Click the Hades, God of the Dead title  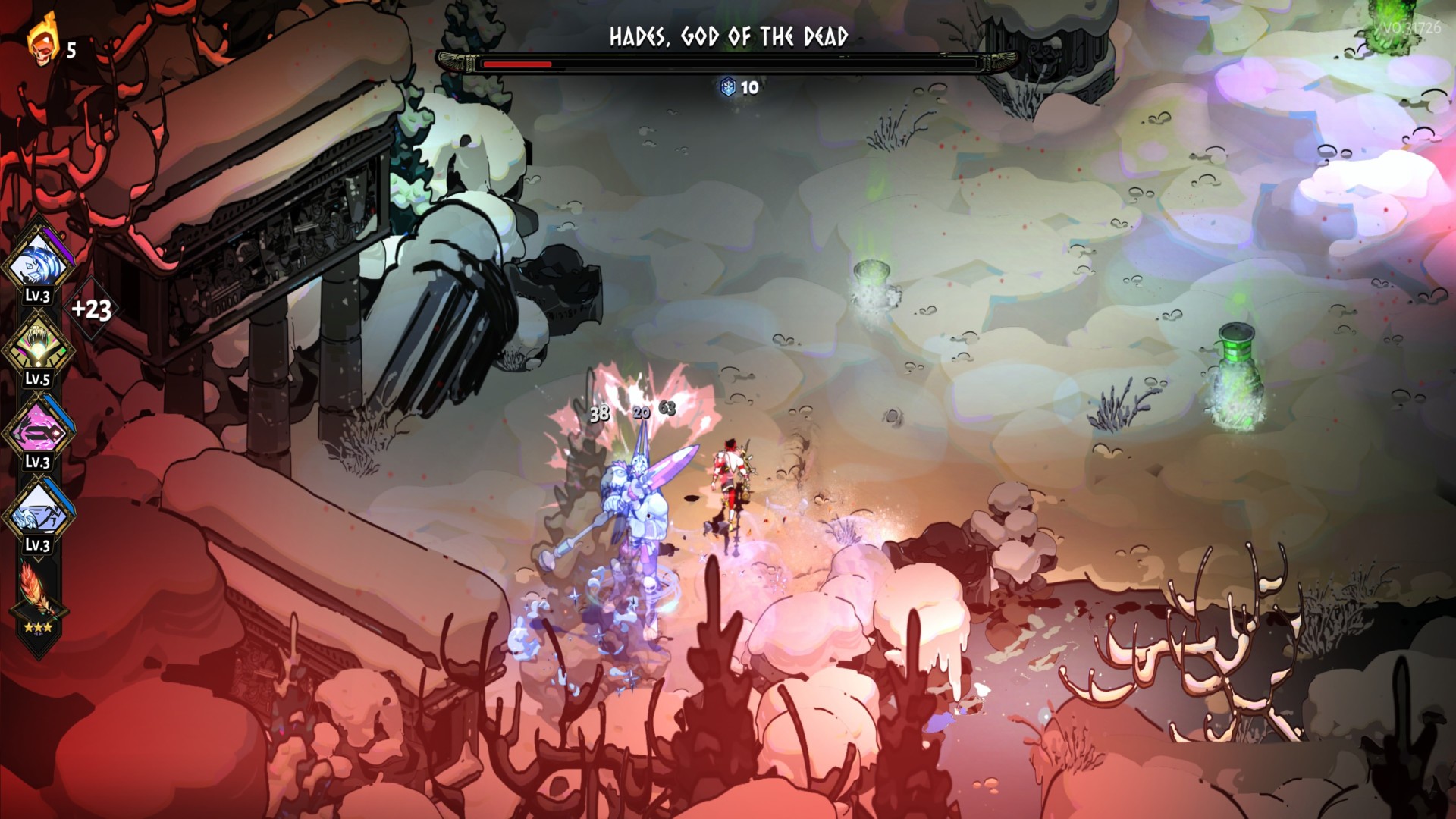(728, 34)
